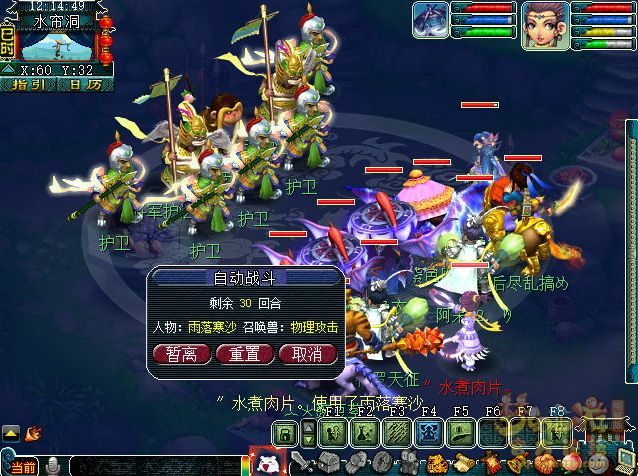Use the F3 hotbar skill slot
Viewport: 638px width, 476px height.
[398, 433]
